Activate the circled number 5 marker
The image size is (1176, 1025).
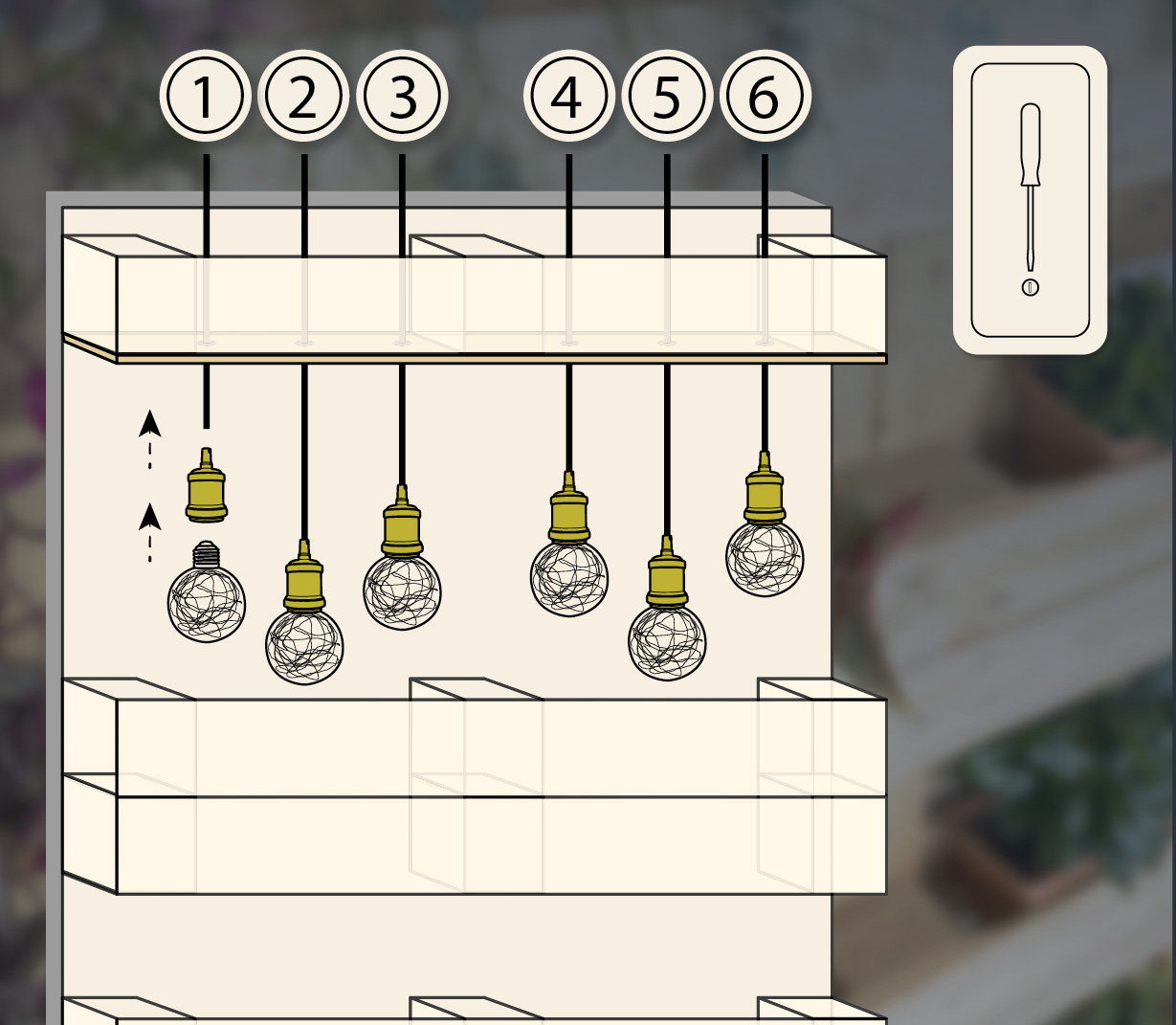667,97
